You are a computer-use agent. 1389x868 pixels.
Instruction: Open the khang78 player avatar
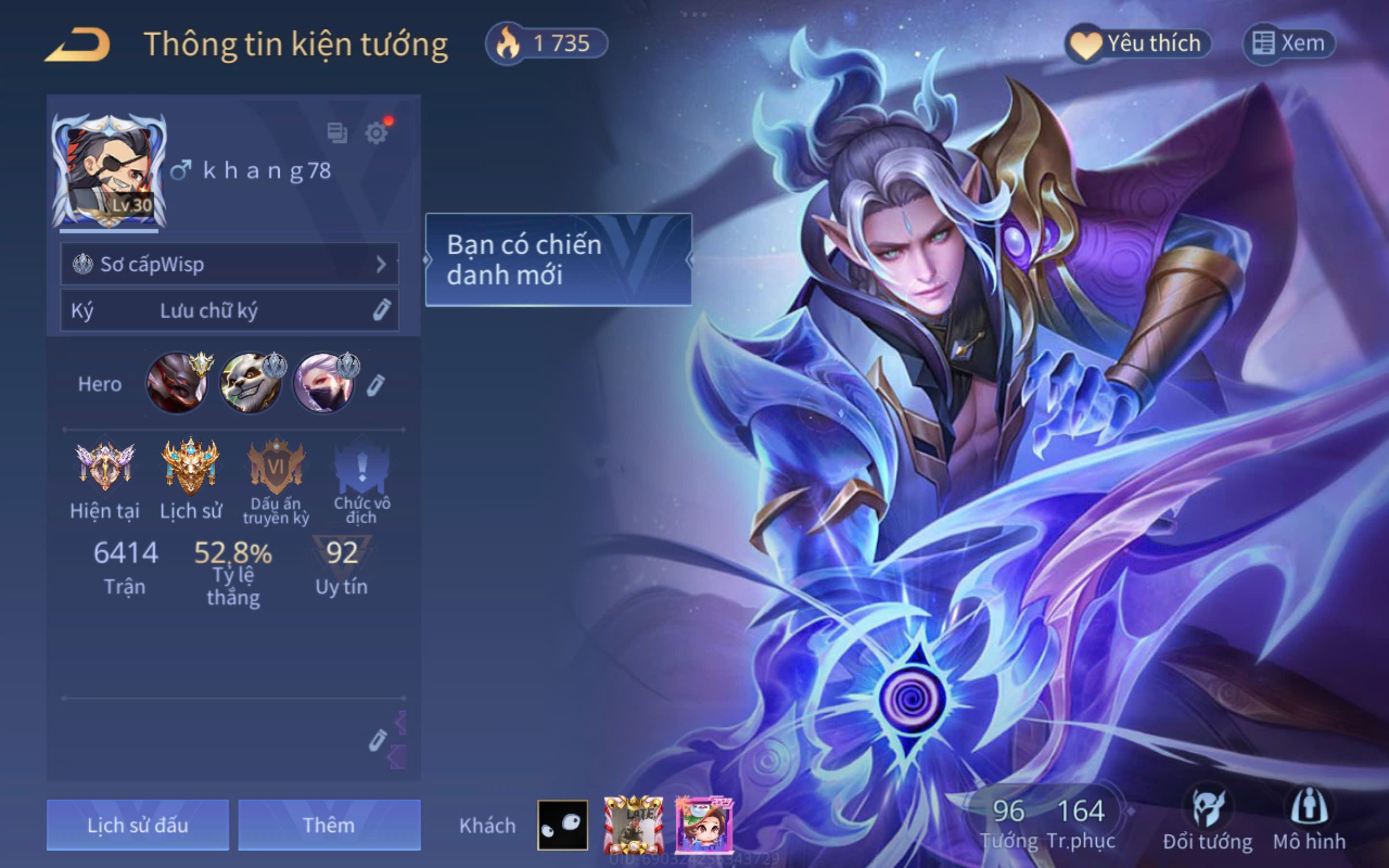[109, 171]
